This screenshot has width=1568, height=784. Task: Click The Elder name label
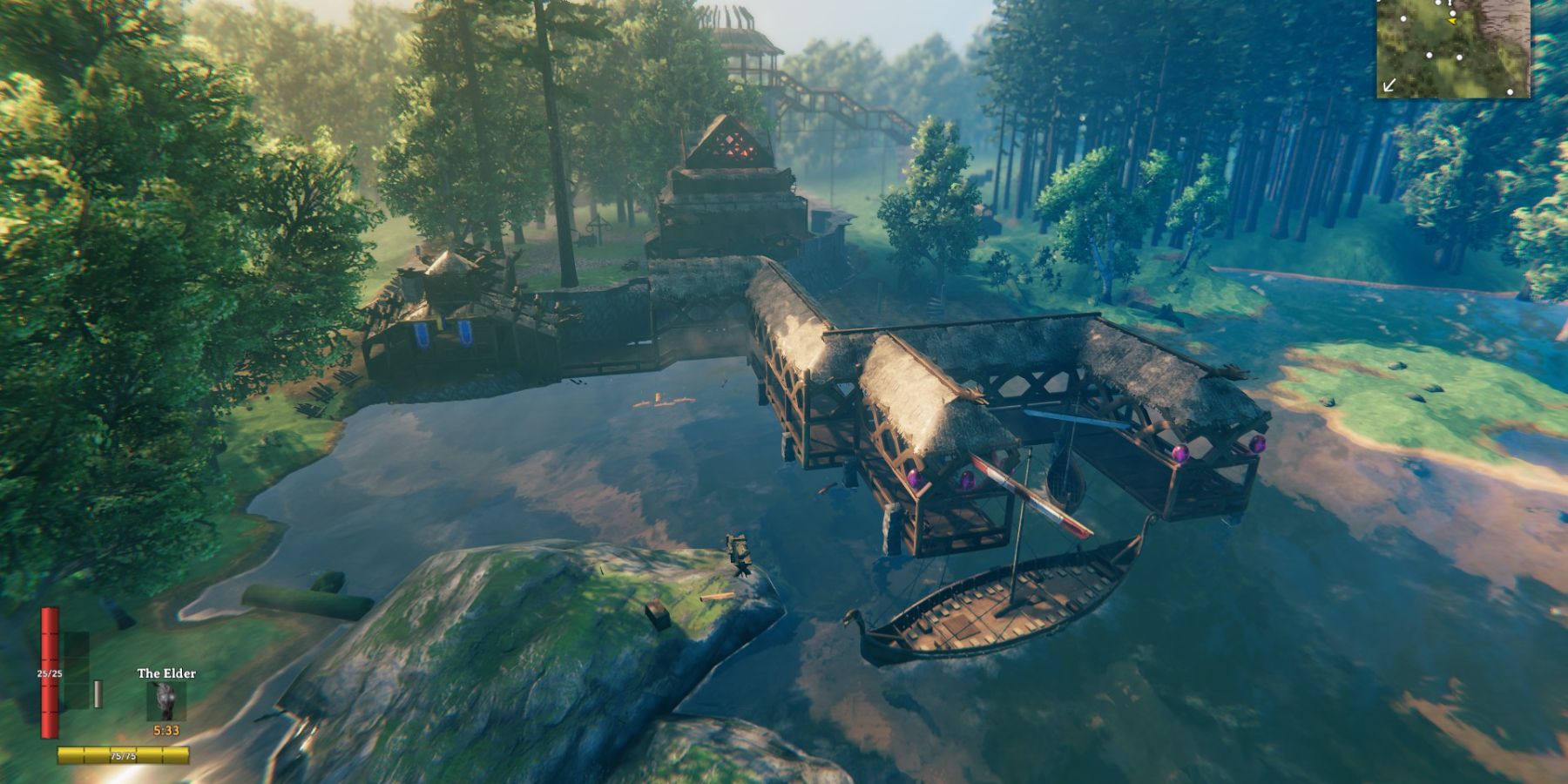(x=168, y=672)
